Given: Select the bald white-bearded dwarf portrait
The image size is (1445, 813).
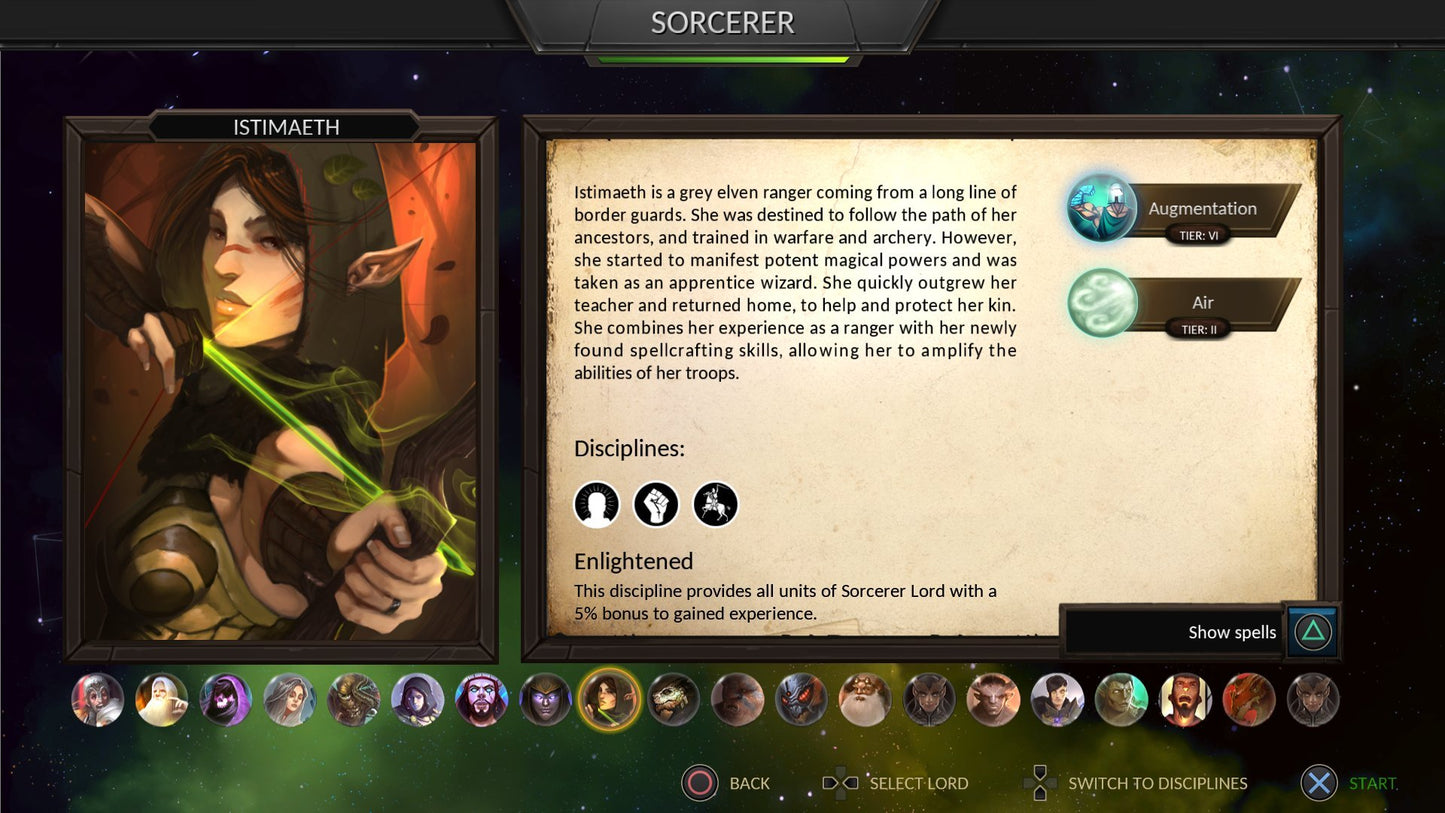Looking at the screenshot, I should coord(865,699).
